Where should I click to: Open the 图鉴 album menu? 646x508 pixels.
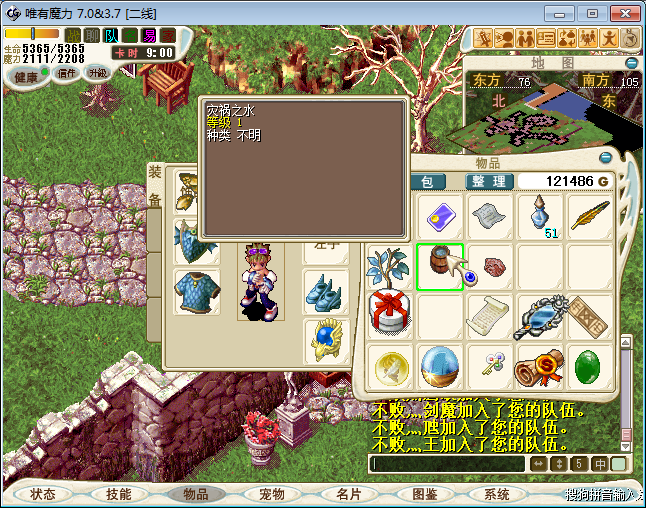pyautogui.click(x=424, y=494)
